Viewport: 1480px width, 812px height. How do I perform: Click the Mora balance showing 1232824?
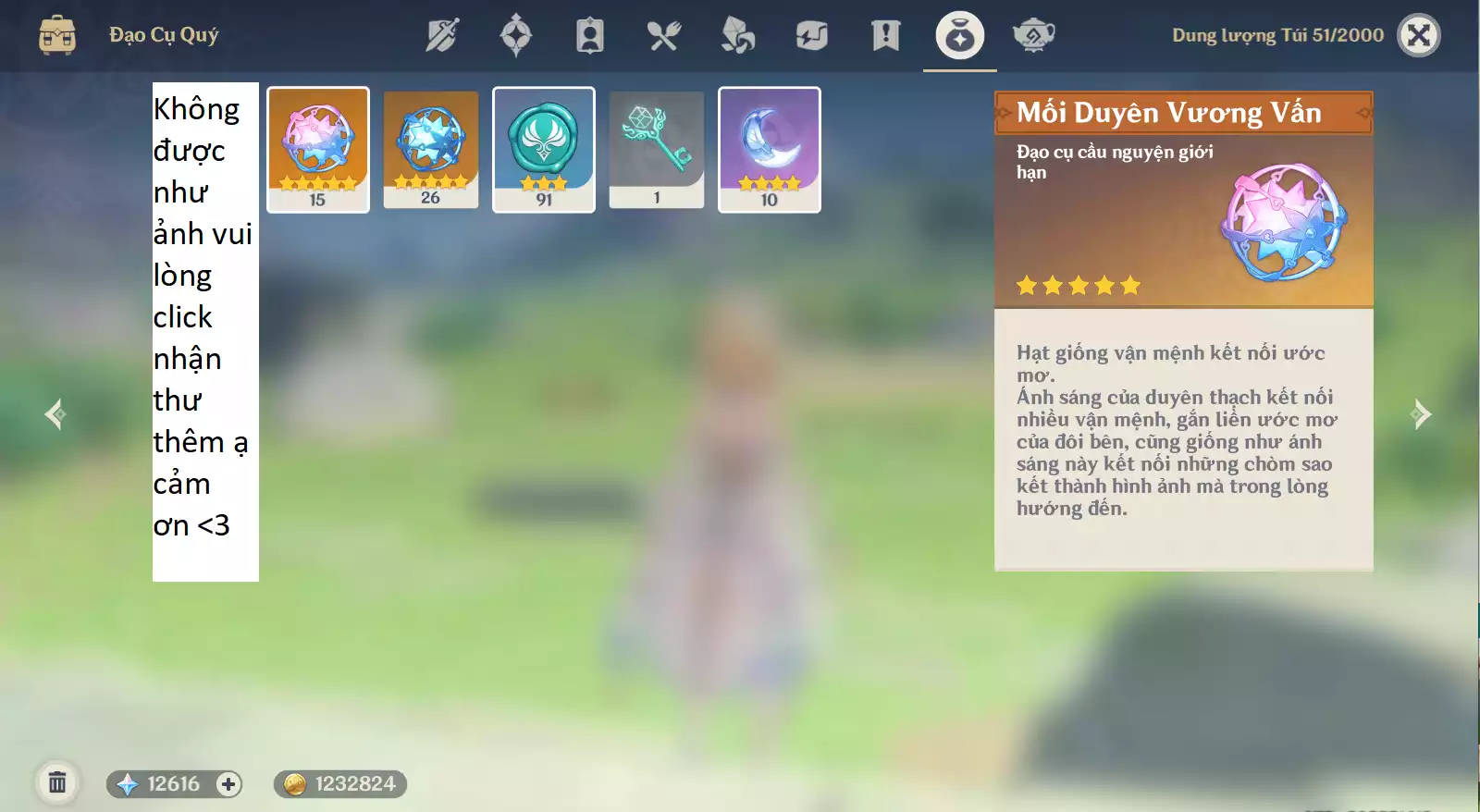click(x=338, y=783)
